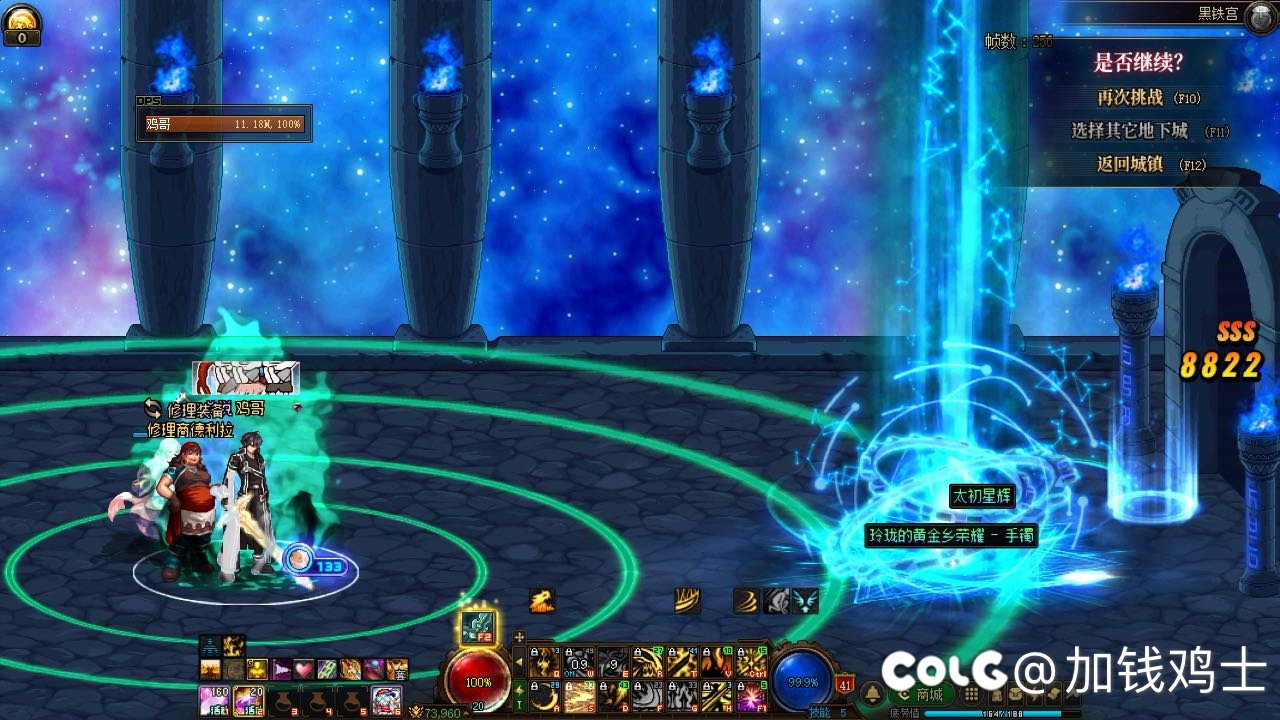Pick up 玲珑的黄金乡荣耀 - 手镯 item label
1280x720 pixels.
coord(950,536)
